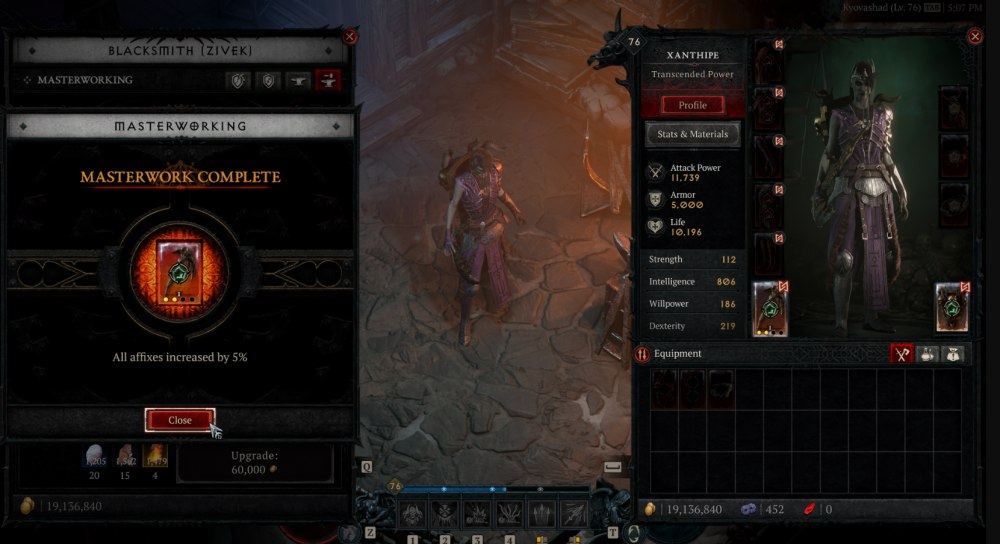Select the first item in the inventory grid

tap(664, 389)
